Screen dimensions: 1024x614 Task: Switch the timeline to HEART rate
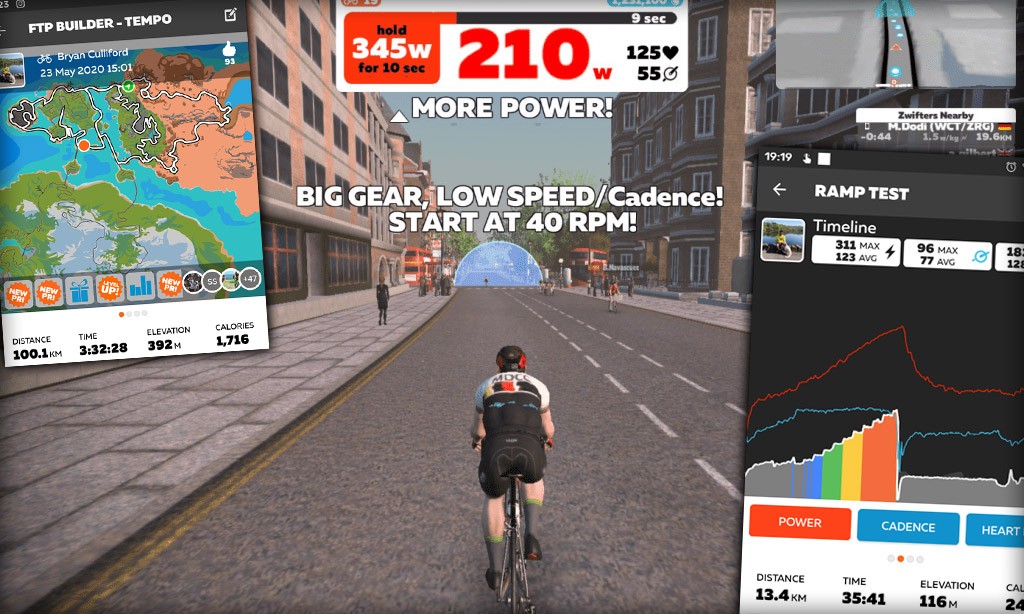pos(997,530)
